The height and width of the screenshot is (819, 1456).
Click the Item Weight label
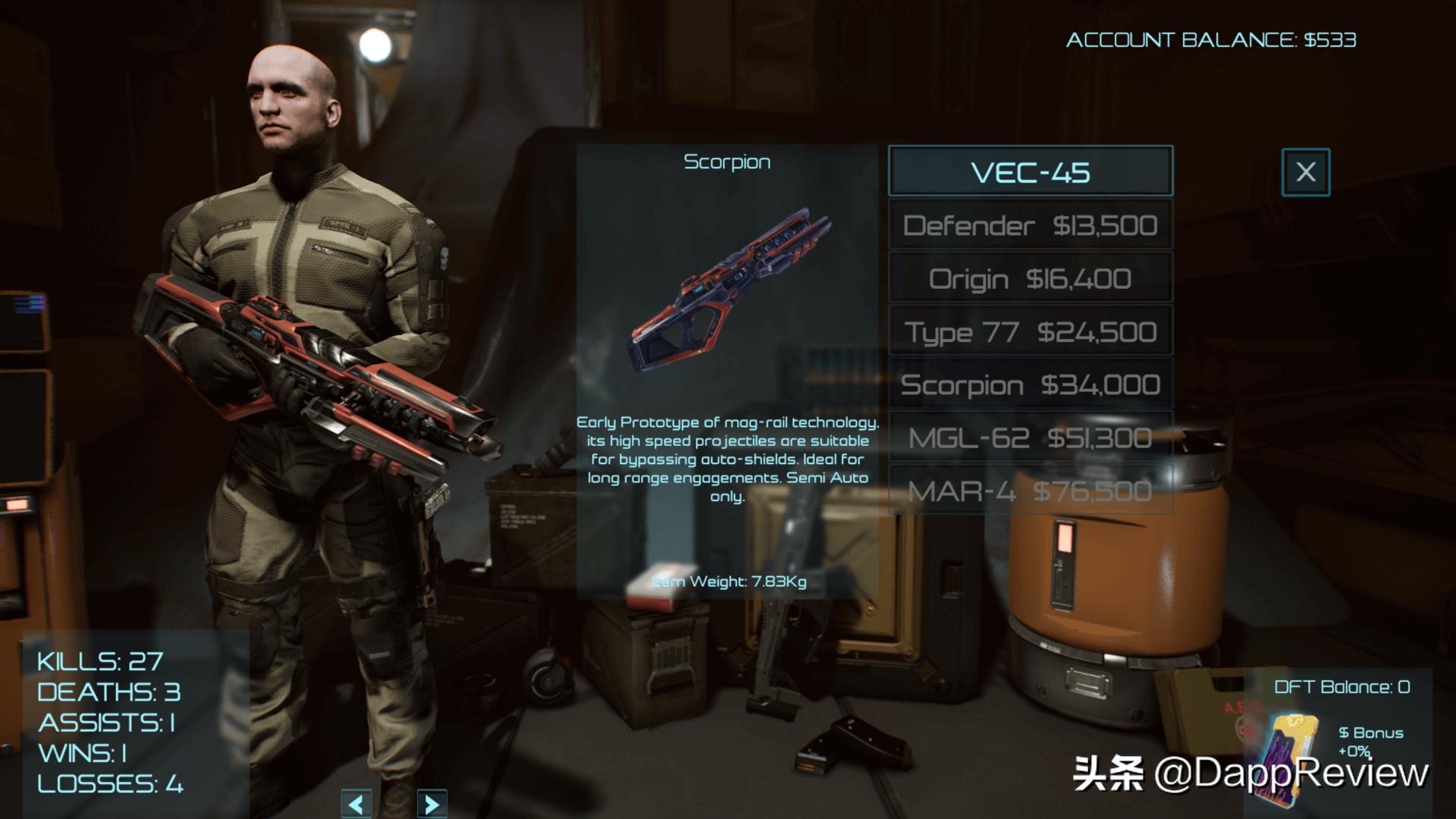[x=730, y=581]
